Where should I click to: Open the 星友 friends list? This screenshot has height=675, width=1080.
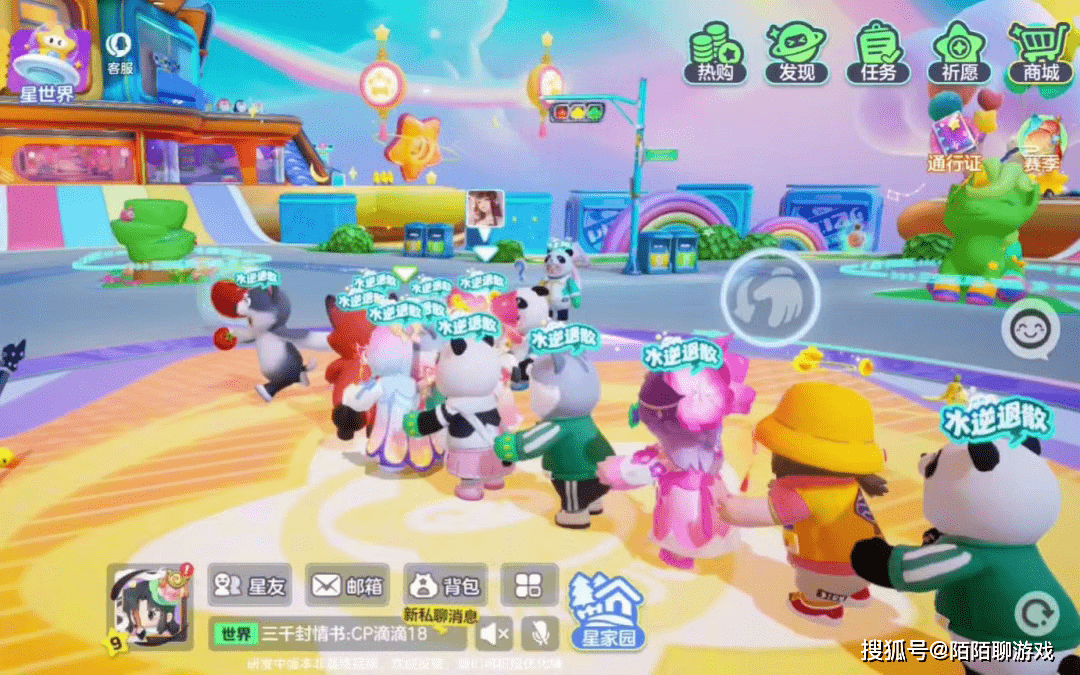[250, 585]
